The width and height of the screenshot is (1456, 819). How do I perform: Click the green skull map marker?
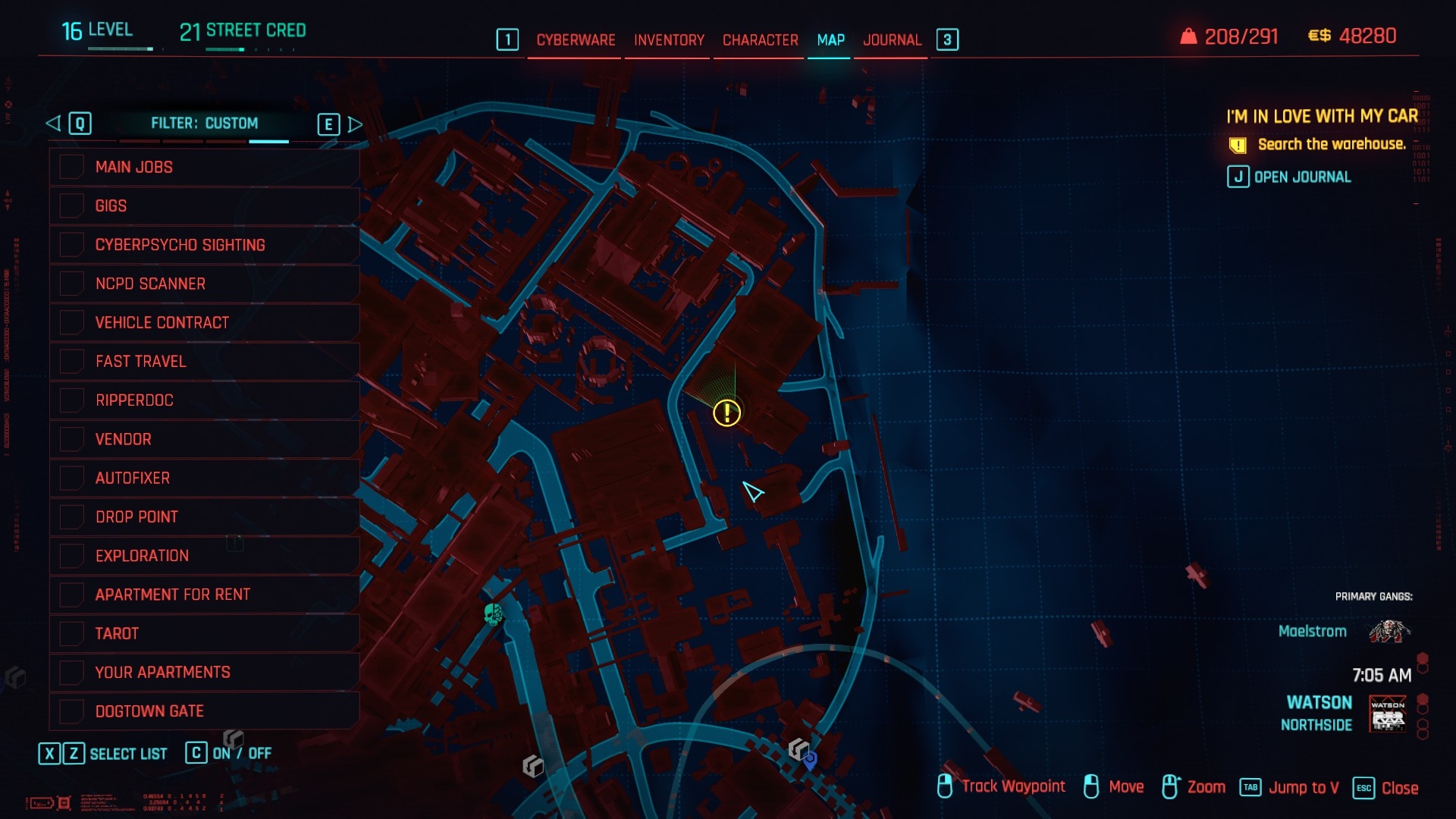pos(493,613)
